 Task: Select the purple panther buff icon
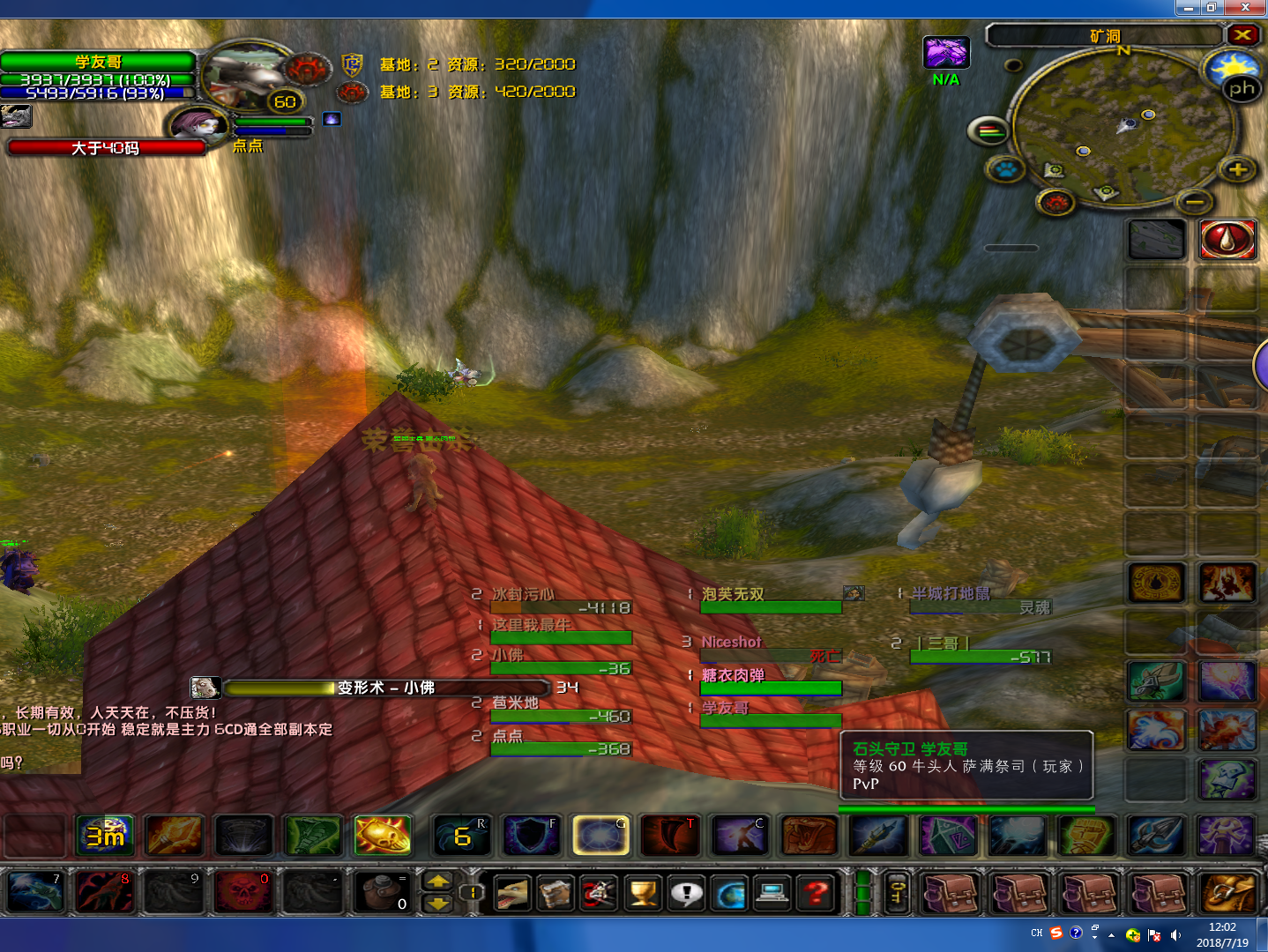coord(946,53)
